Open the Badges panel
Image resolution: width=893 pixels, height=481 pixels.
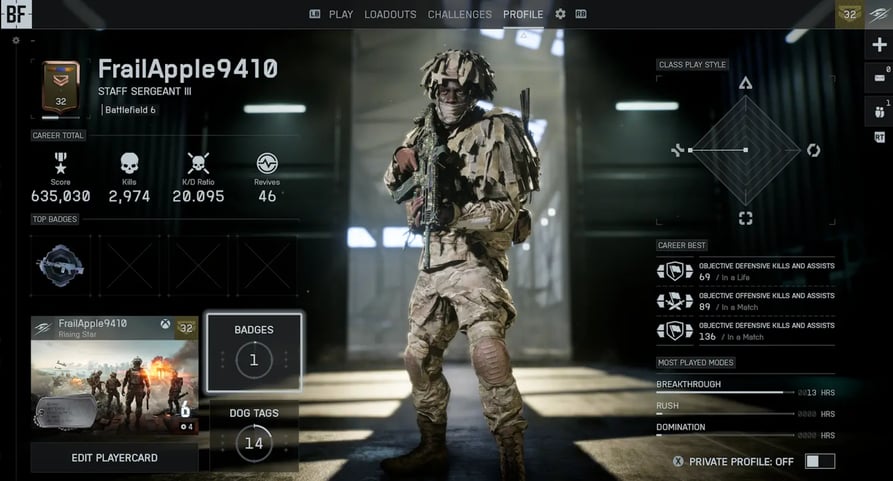(x=253, y=351)
